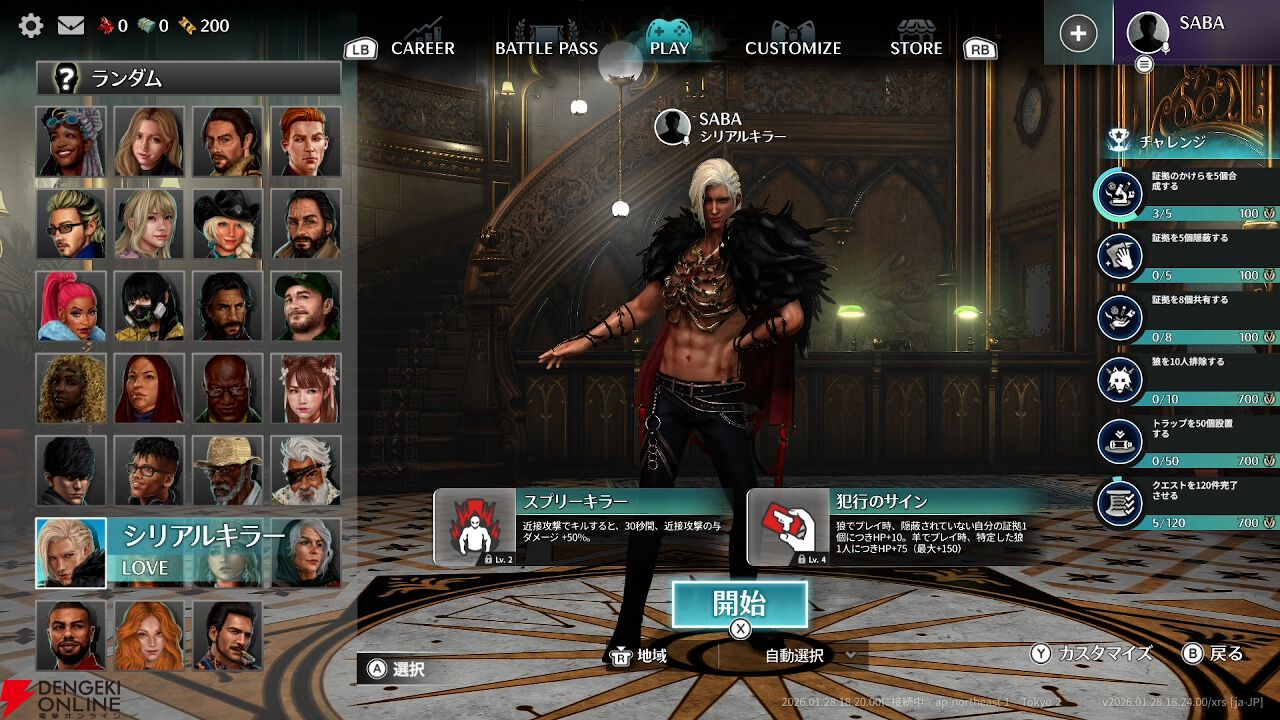Open the 自動選択 region dropdown
The image size is (1280, 720).
pyautogui.click(x=810, y=656)
